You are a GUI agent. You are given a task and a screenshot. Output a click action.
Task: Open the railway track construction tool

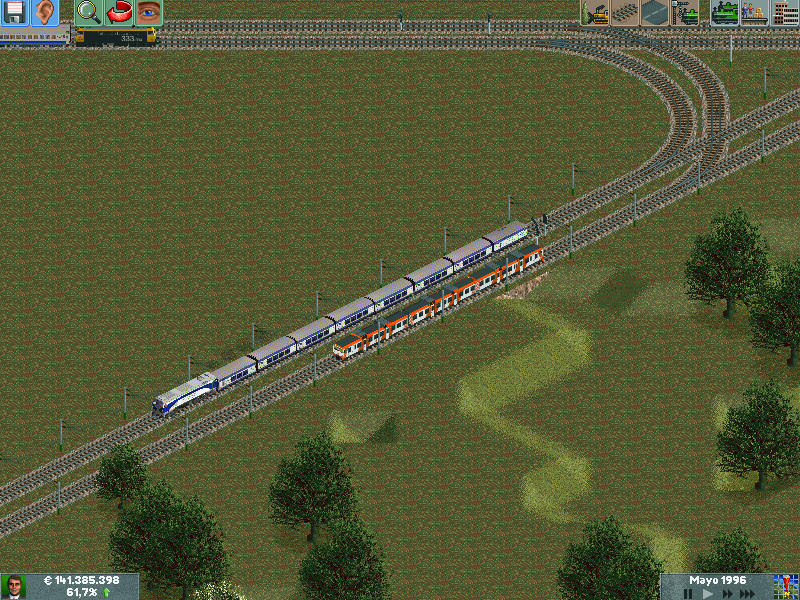625,13
